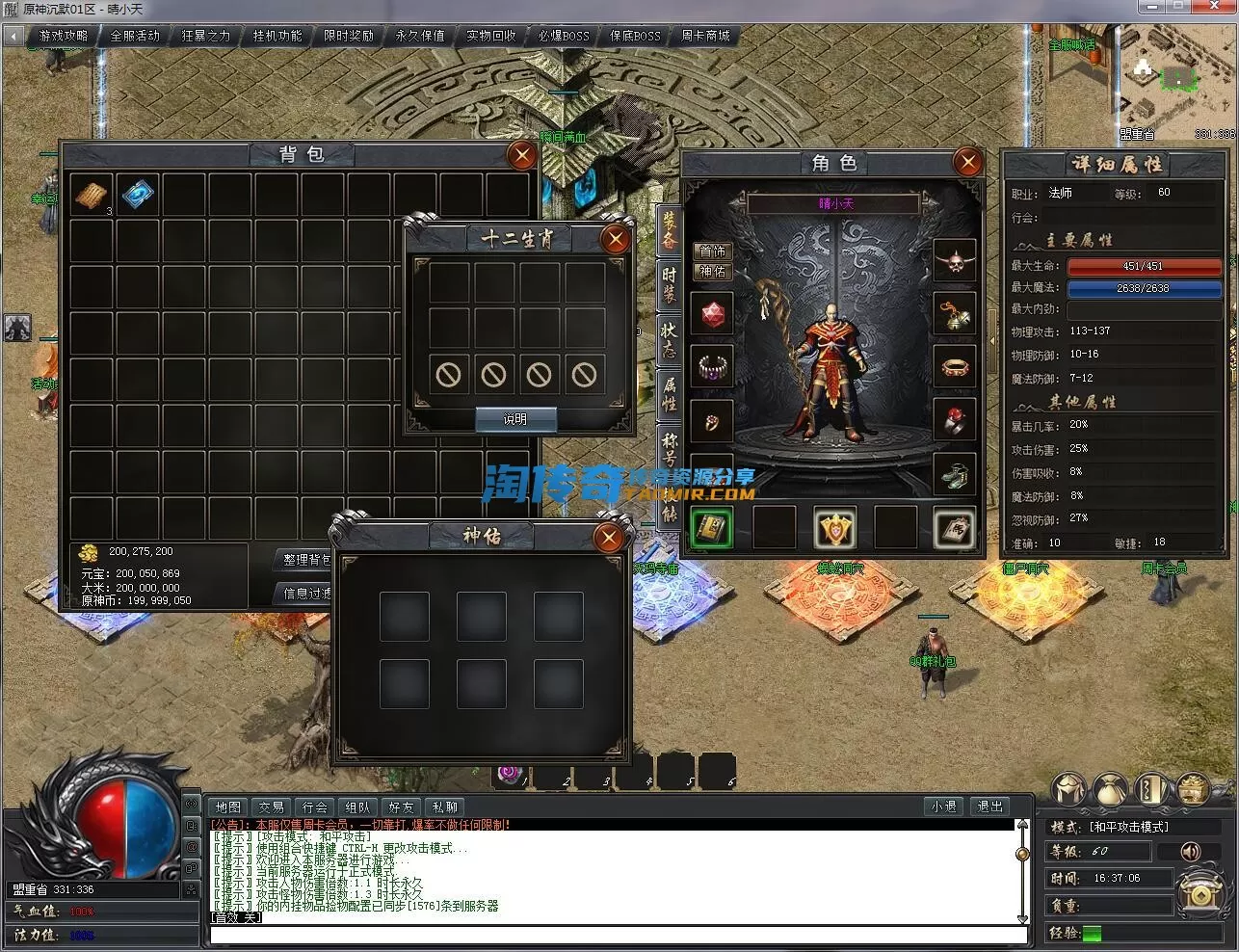Close the 角色 character window

coord(967,162)
